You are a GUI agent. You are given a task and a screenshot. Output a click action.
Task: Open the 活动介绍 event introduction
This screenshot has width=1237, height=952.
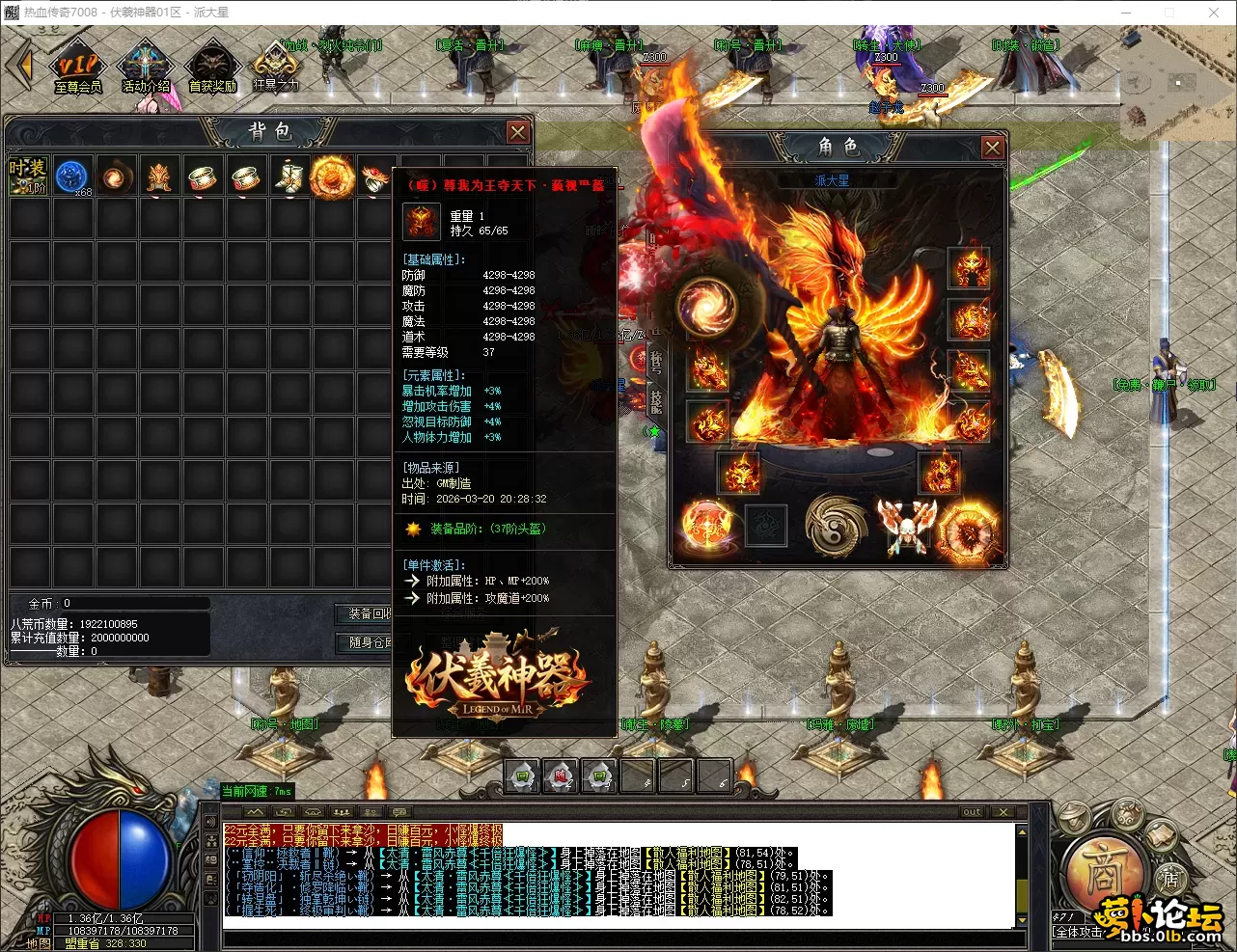point(145,69)
